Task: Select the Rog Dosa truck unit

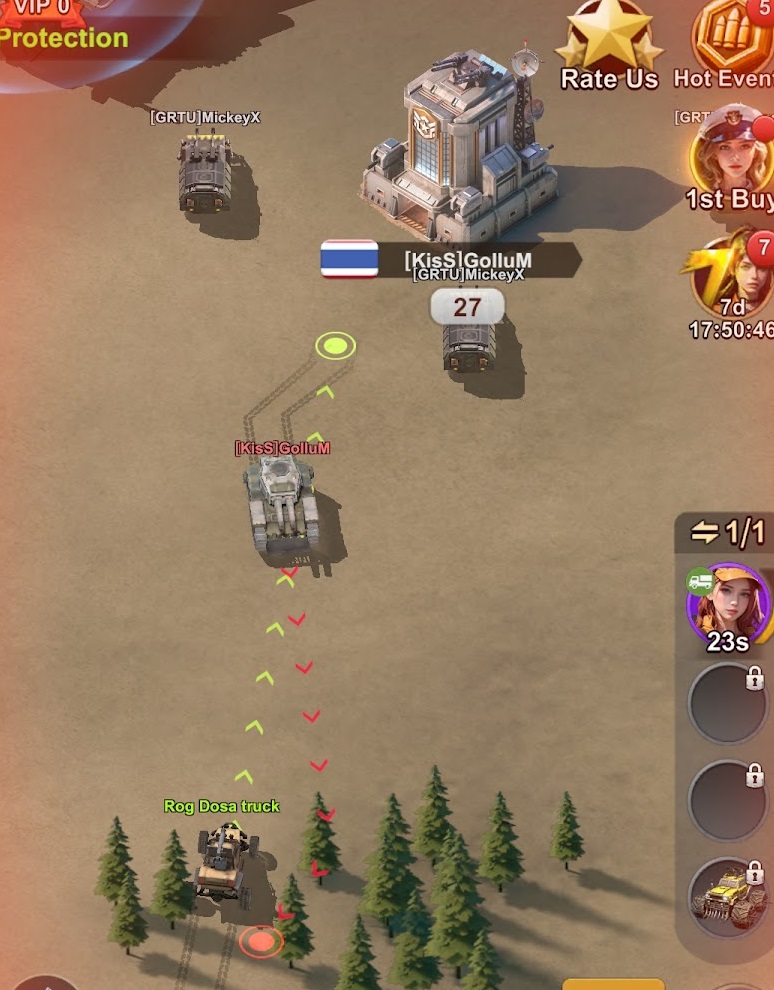Action: click(223, 860)
